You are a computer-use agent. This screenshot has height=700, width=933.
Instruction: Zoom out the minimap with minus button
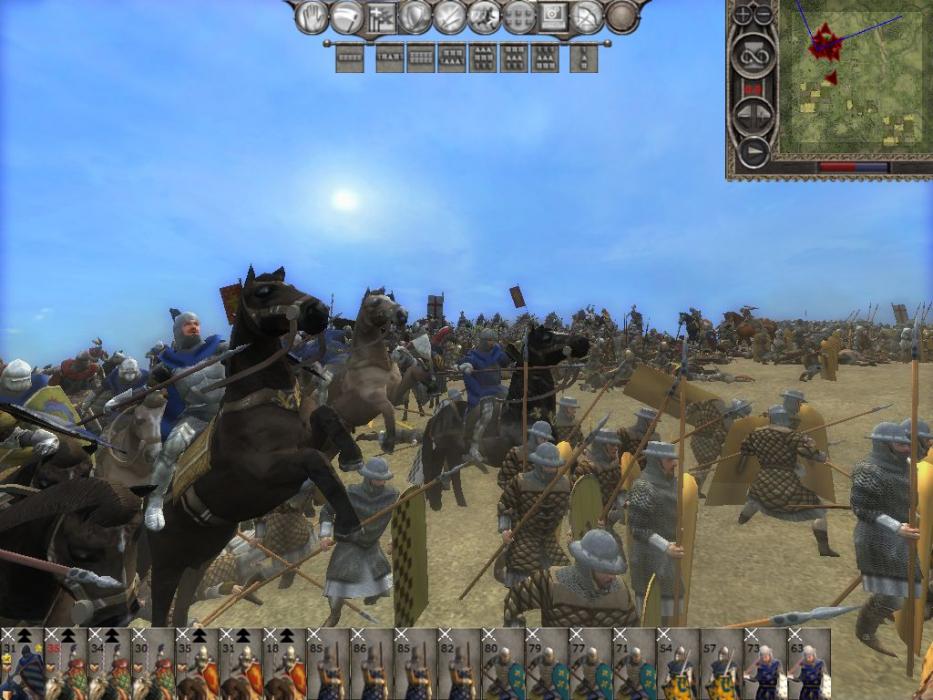click(763, 15)
